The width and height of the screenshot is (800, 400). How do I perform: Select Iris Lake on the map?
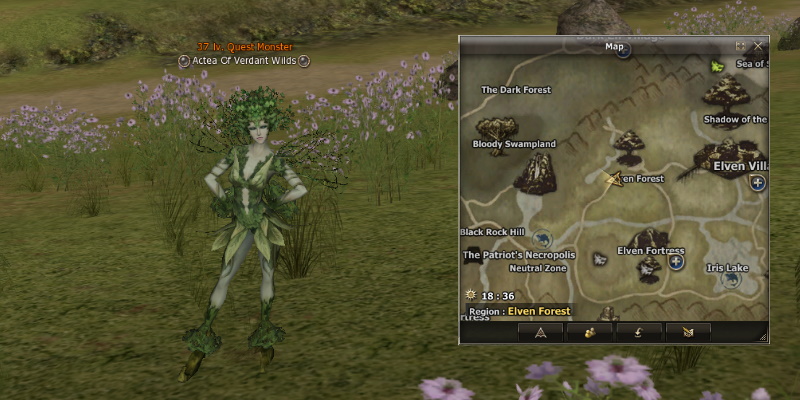pyautogui.click(x=727, y=268)
